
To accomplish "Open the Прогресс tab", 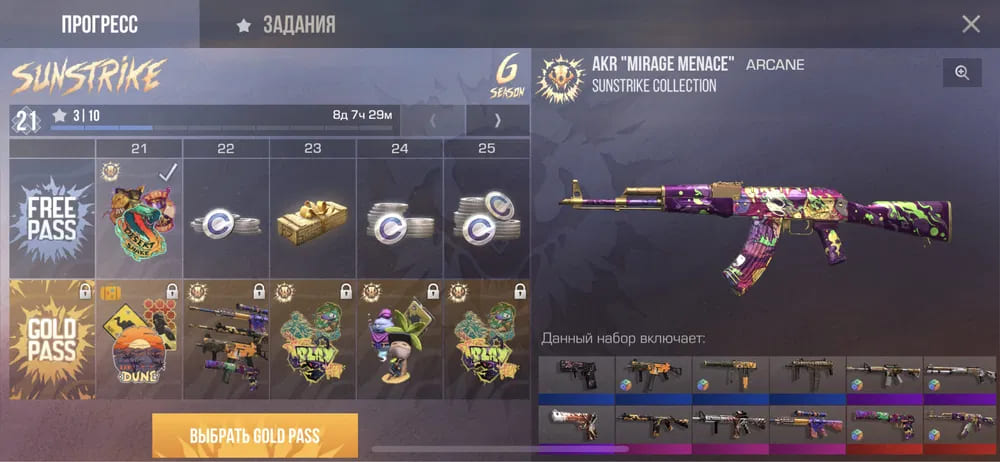I will pos(99,24).
